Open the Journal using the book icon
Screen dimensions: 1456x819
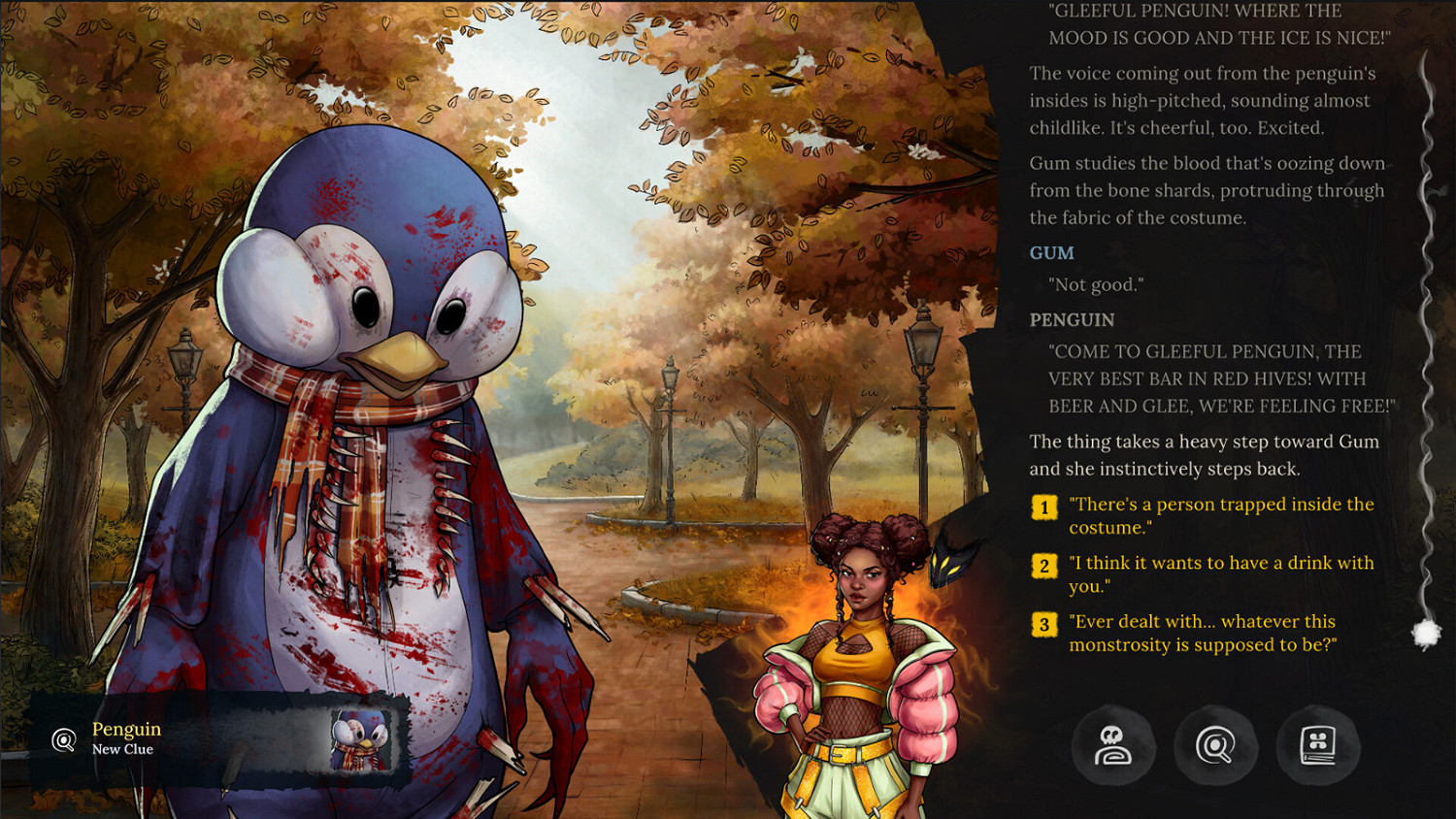pos(1318,745)
